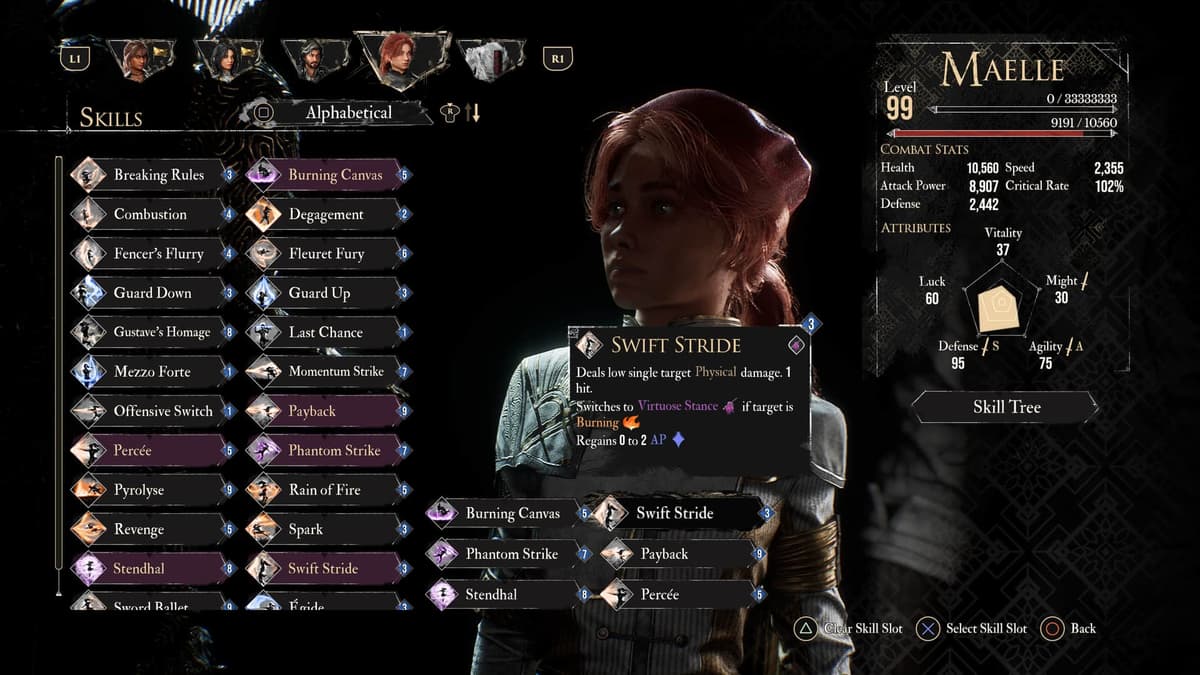Pick the Pyrolyse skill
Viewport: 1200px width, 675px height.
point(139,490)
